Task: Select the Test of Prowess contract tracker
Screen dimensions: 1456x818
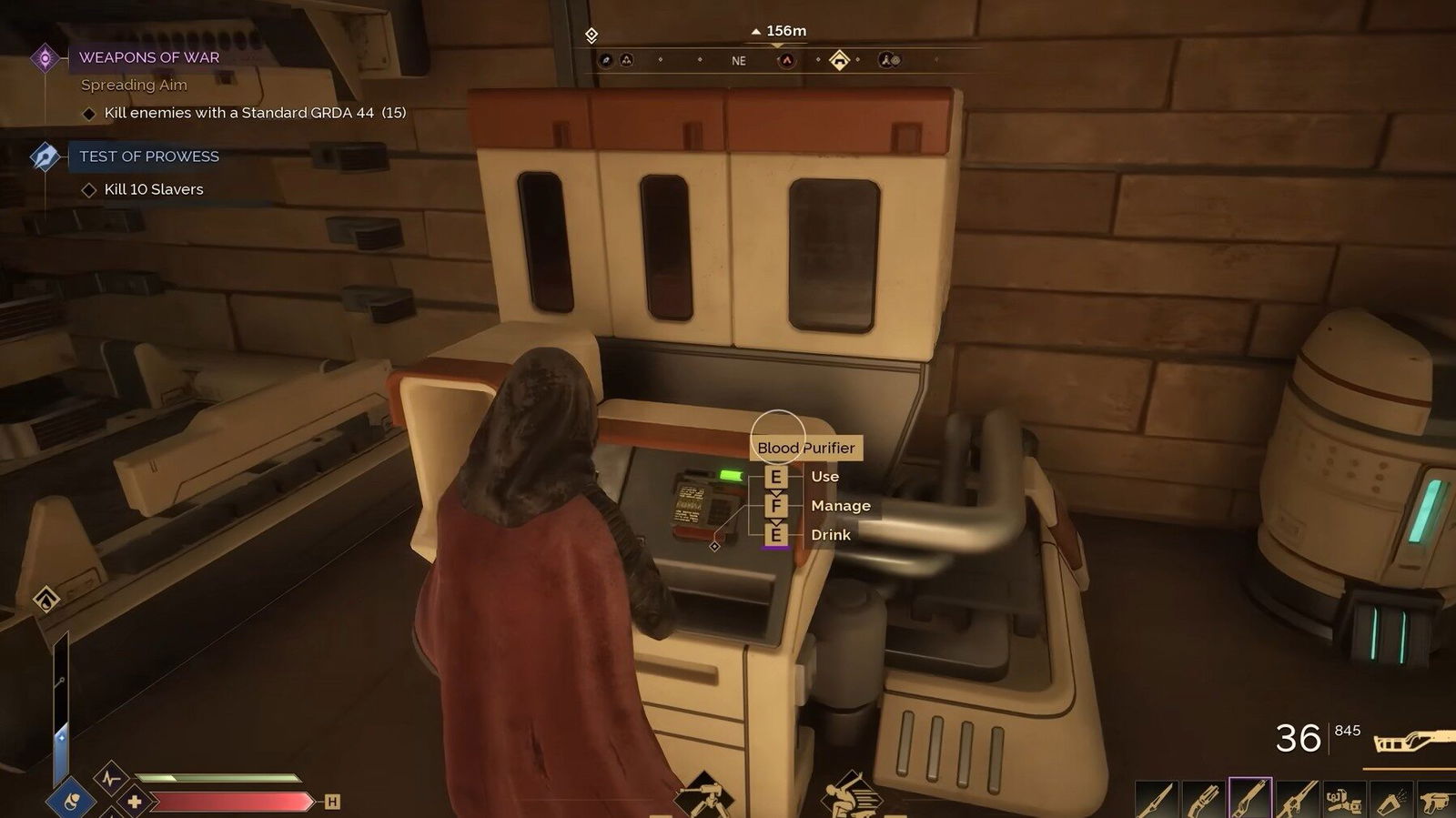Action: [x=149, y=157]
